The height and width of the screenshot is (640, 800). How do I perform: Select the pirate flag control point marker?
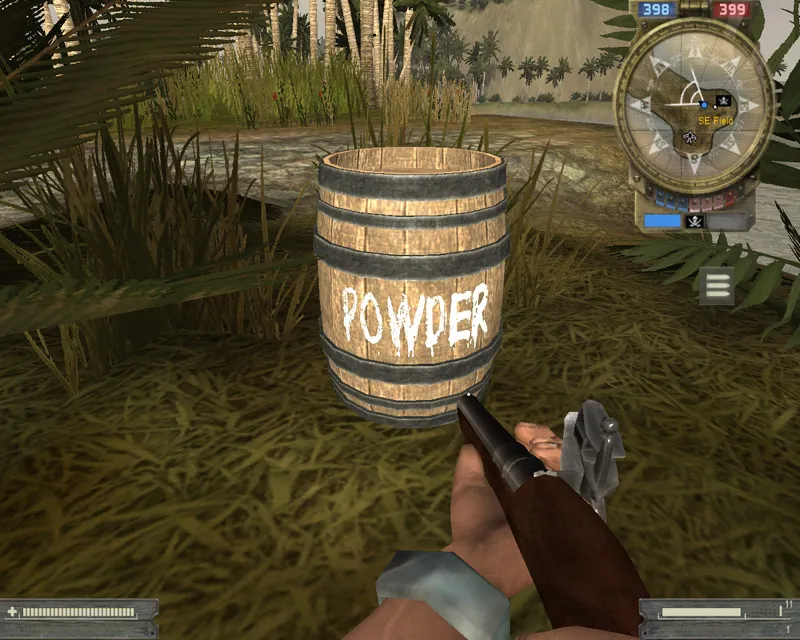click(722, 101)
